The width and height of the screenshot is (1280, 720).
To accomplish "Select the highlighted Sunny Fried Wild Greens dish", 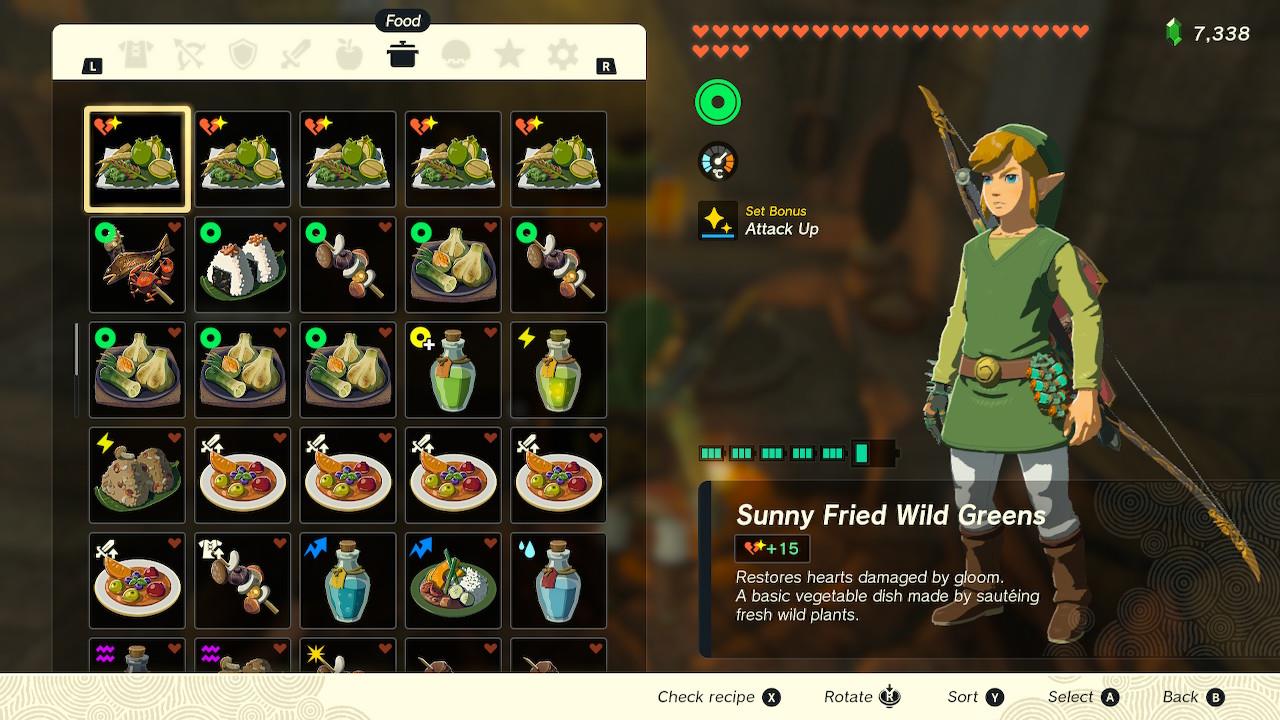I will pyautogui.click(x=137, y=159).
